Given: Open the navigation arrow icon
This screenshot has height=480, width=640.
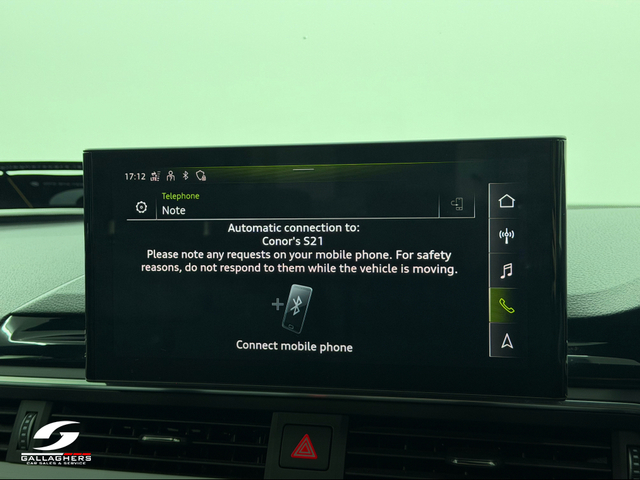Looking at the screenshot, I should pyautogui.click(x=506, y=341).
